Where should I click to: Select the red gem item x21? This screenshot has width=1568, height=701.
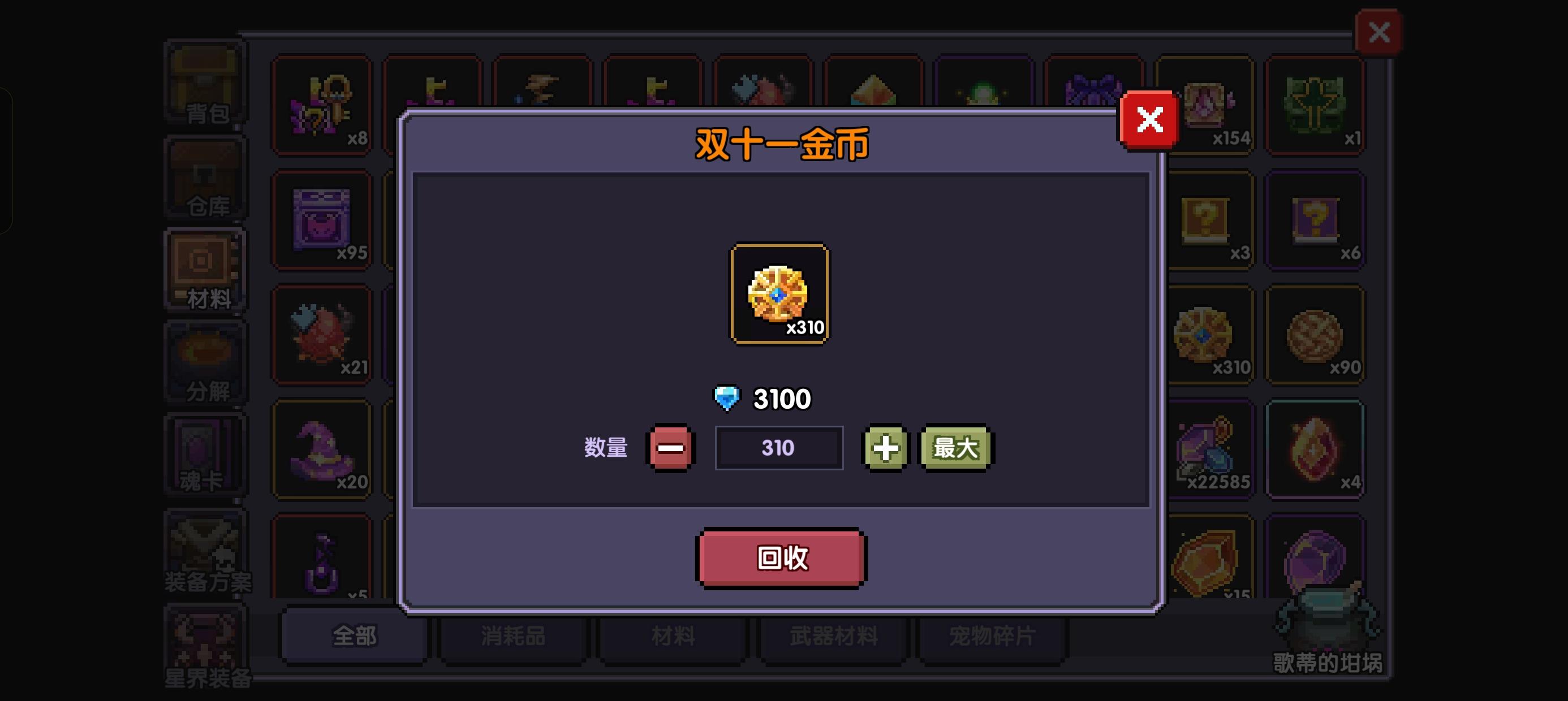tap(322, 335)
